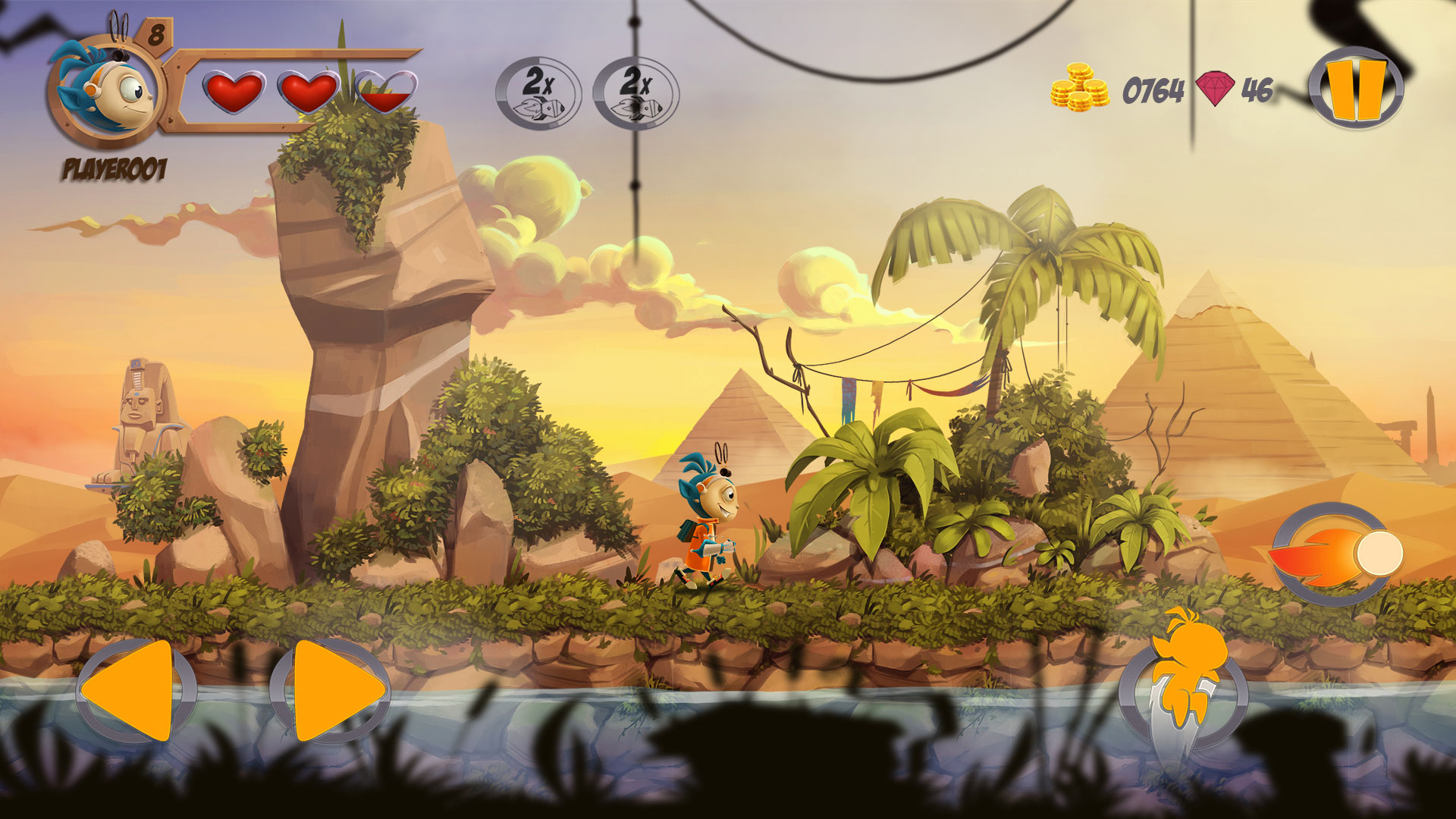Pause the game with the orange pause button

1356,89
